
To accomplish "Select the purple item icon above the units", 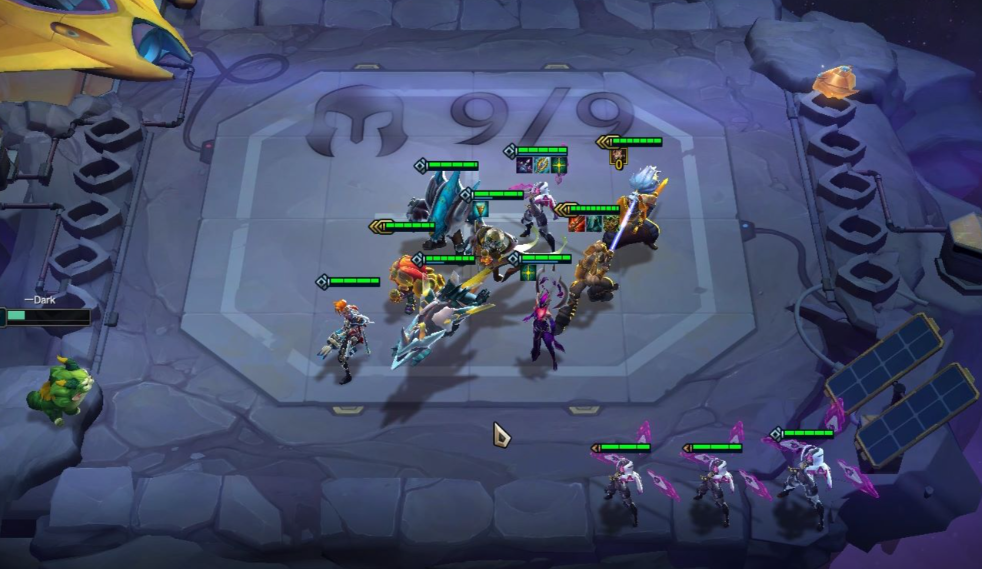I will pos(524,165).
